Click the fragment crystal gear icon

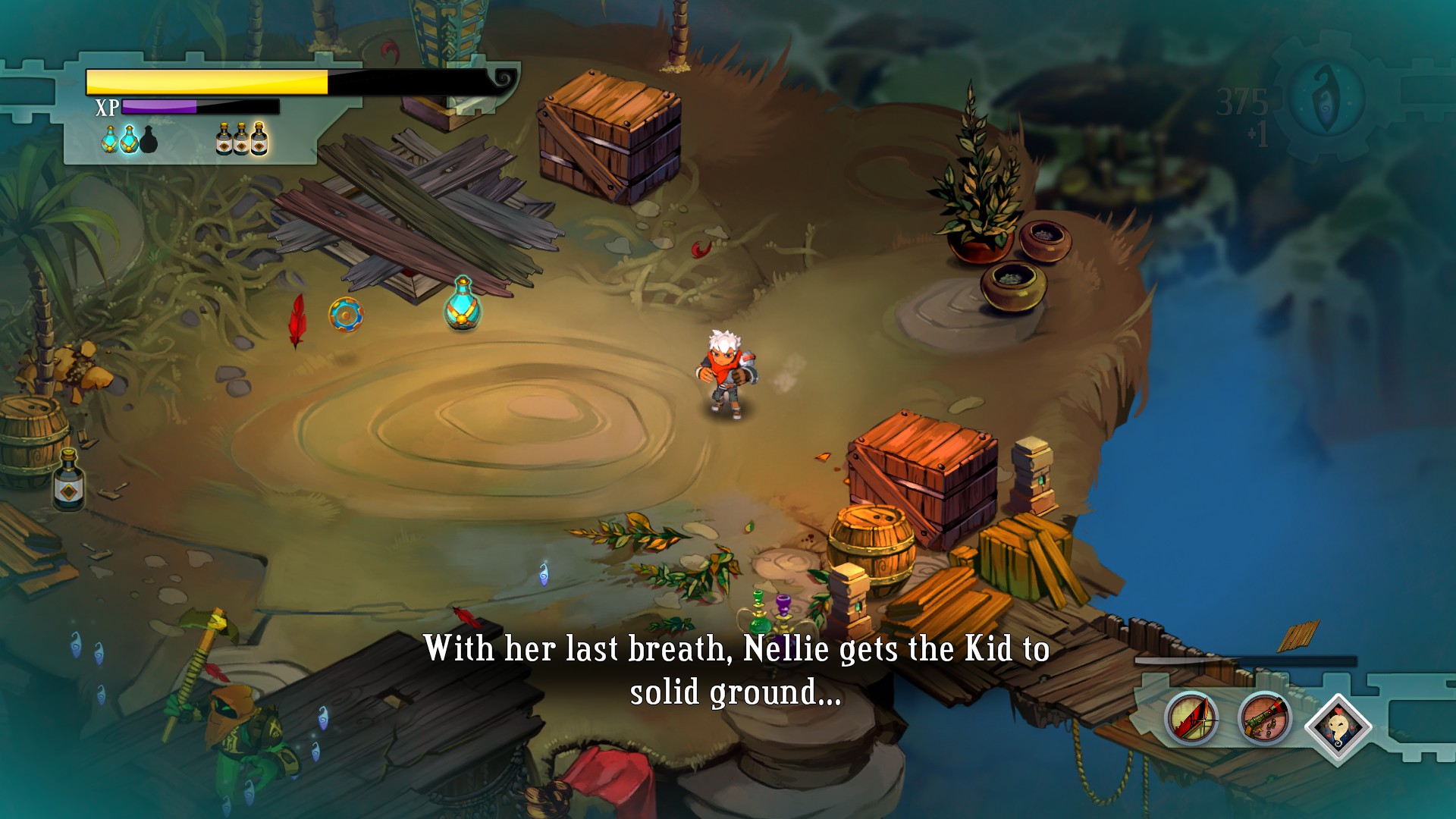[x=1326, y=97]
